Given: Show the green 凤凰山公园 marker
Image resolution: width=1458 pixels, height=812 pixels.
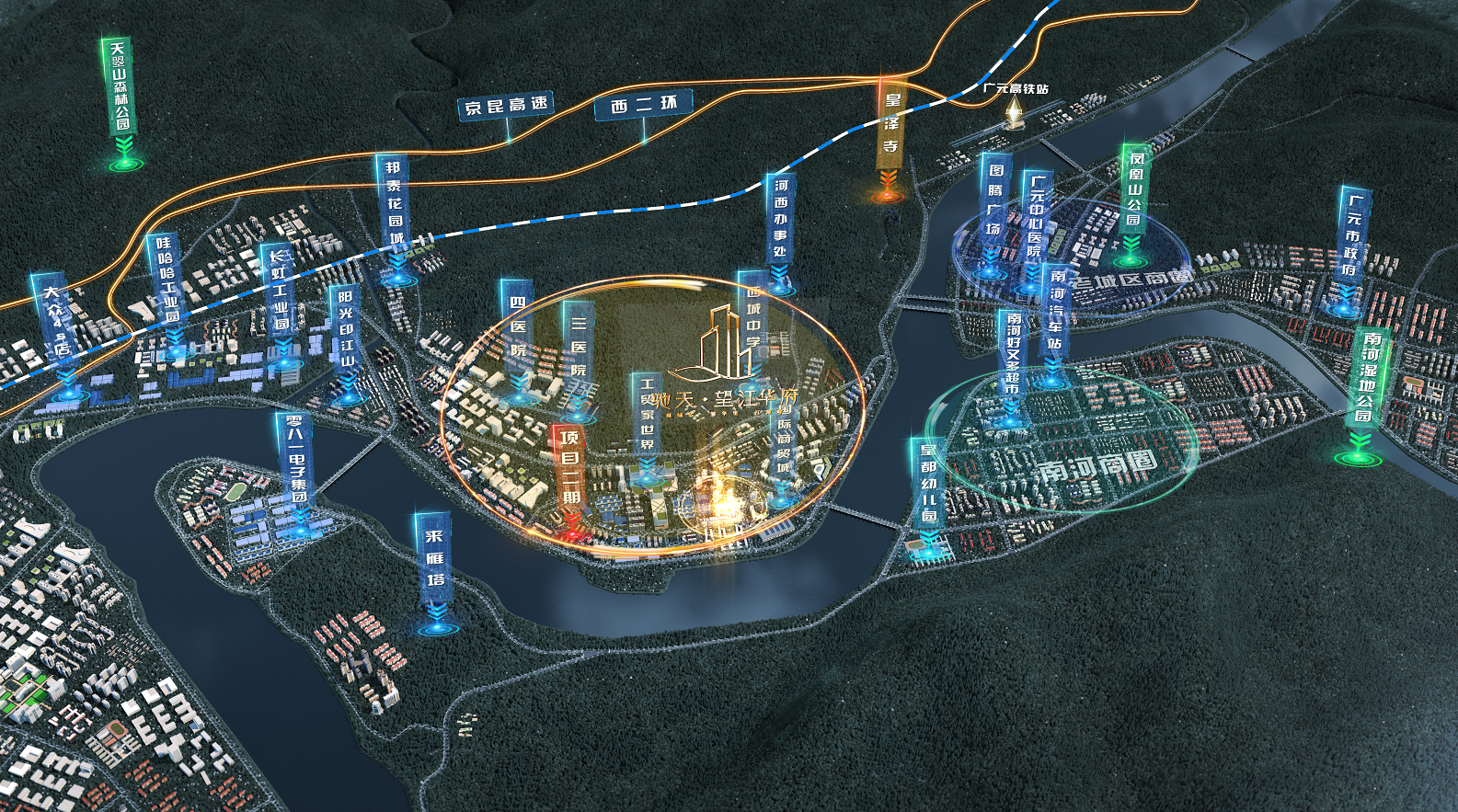Looking at the screenshot, I should 1135,190.
